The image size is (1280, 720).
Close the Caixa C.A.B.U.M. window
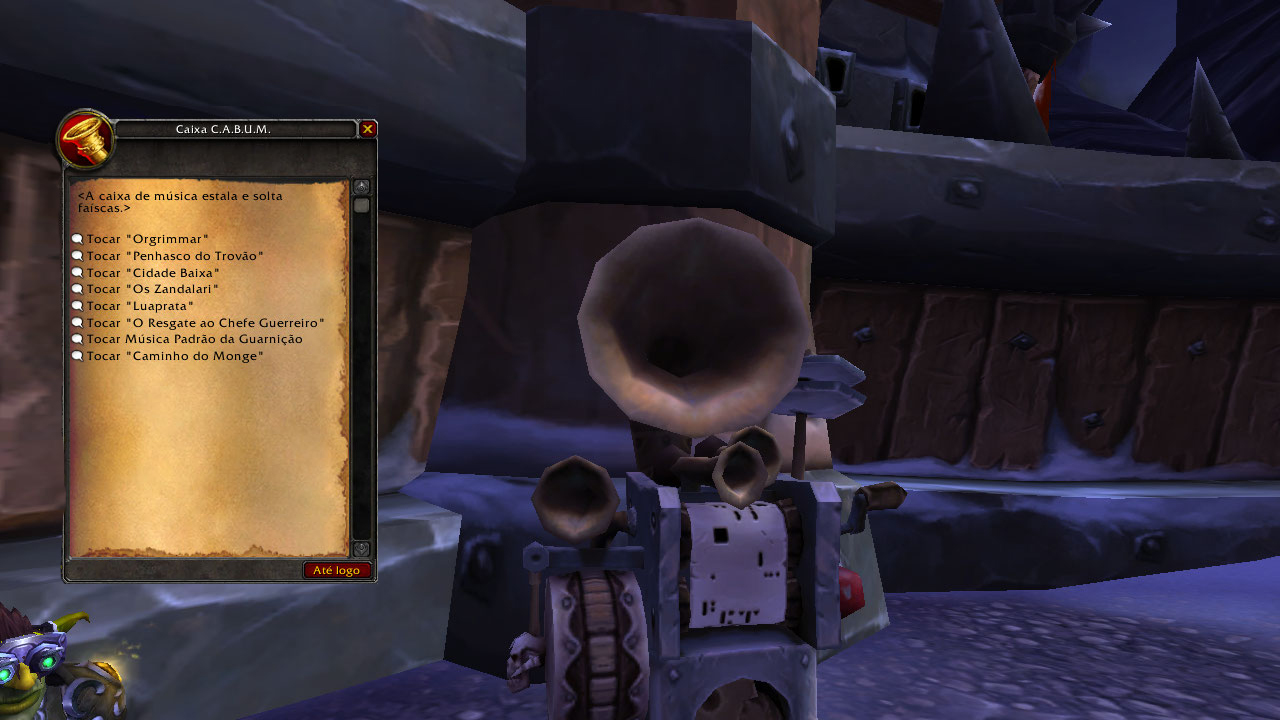368,129
